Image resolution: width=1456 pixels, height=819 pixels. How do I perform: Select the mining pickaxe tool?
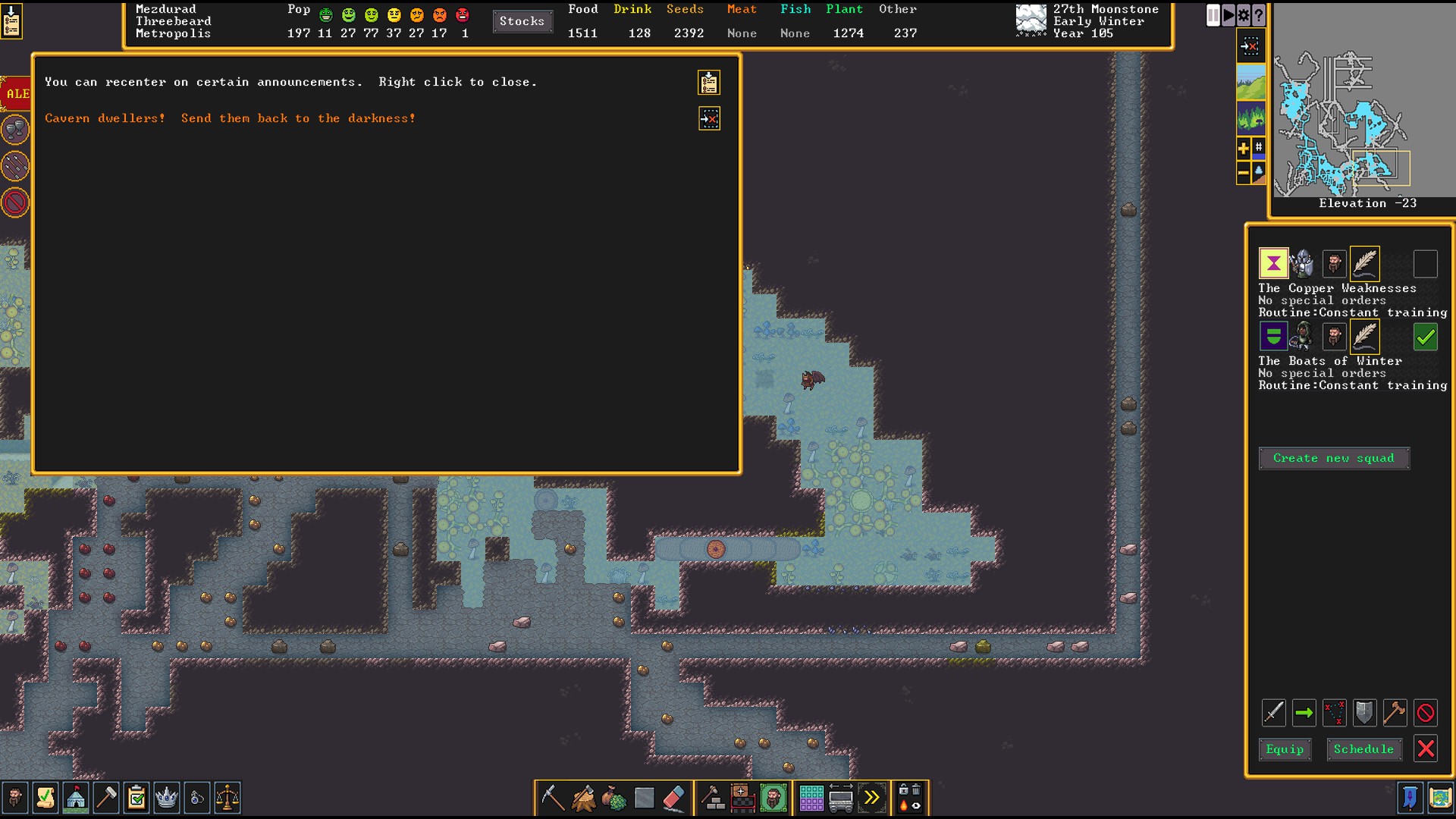552,798
